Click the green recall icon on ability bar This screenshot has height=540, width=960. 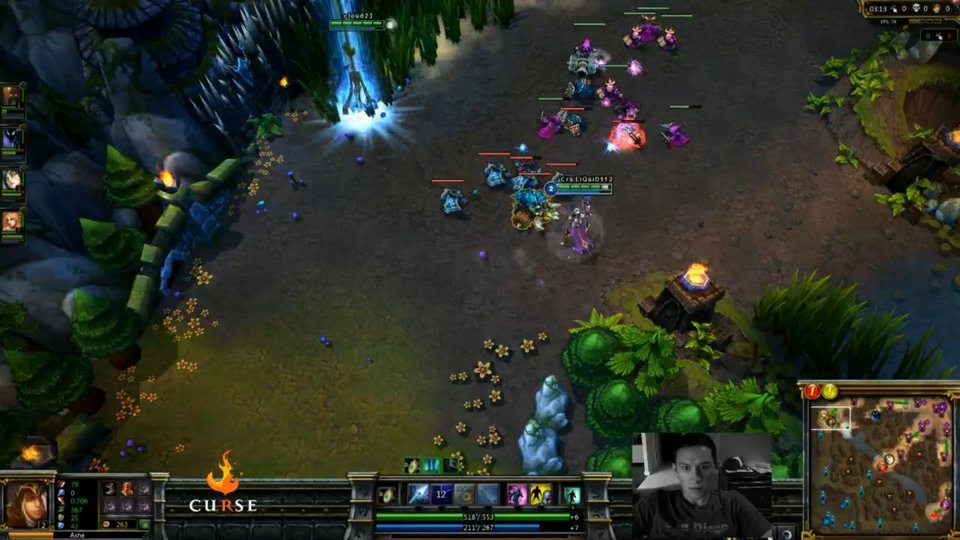pos(572,494)
